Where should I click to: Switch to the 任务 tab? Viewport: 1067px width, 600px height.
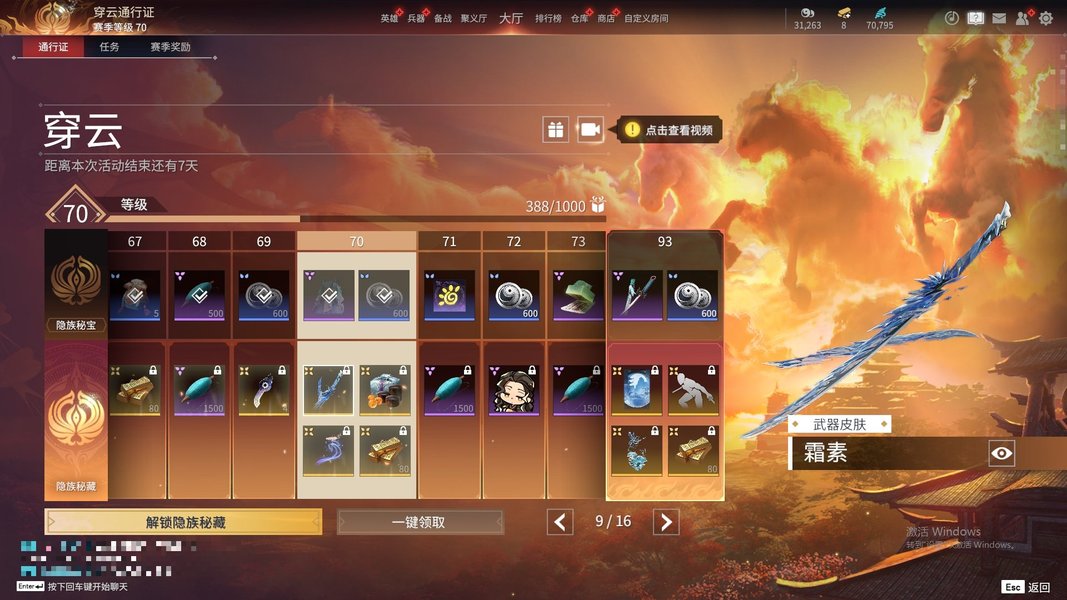point(109,47)
